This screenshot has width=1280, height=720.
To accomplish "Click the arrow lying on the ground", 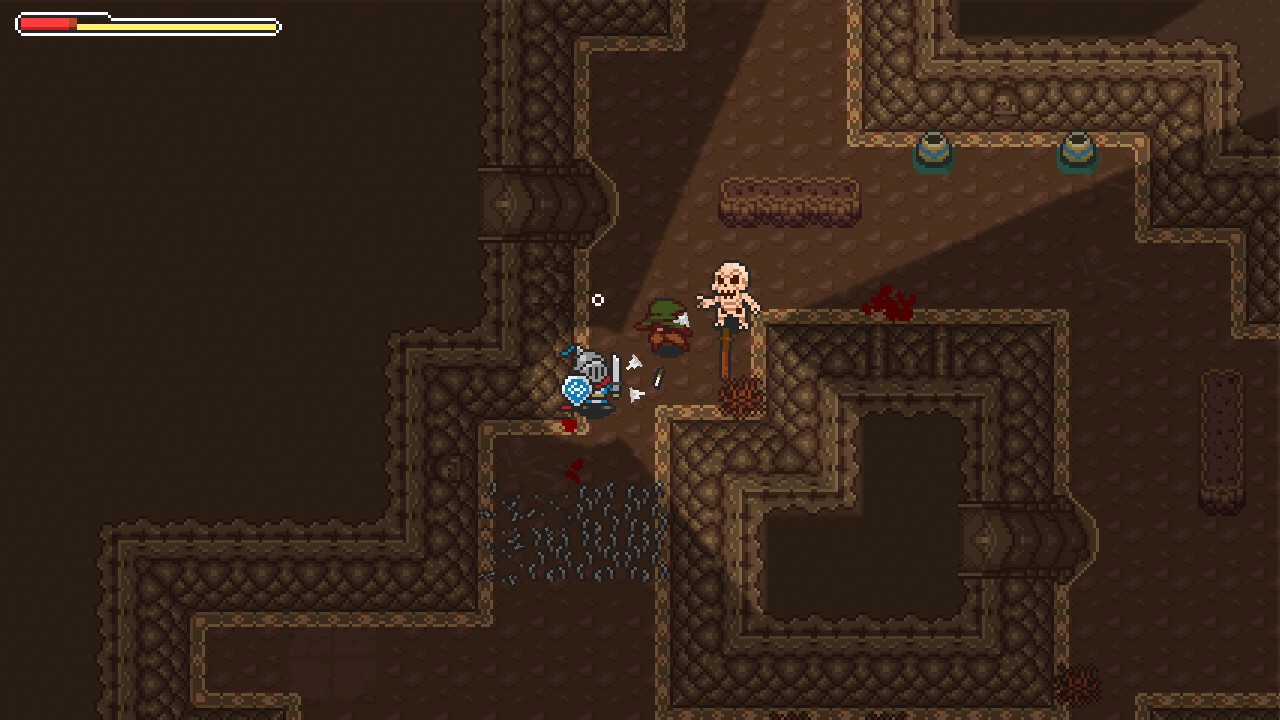I will (658, 379).
